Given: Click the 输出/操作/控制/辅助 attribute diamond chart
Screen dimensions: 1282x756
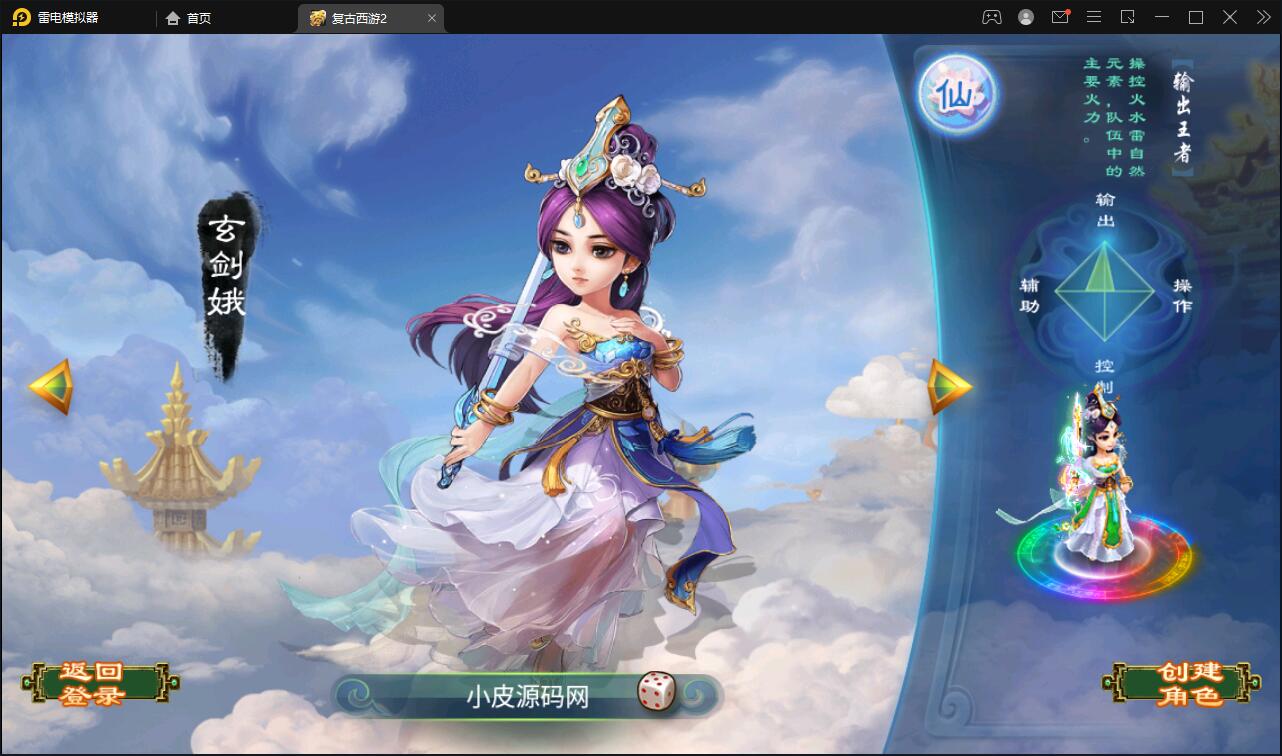Looking at the screenshot, I should pos(1105,292).
